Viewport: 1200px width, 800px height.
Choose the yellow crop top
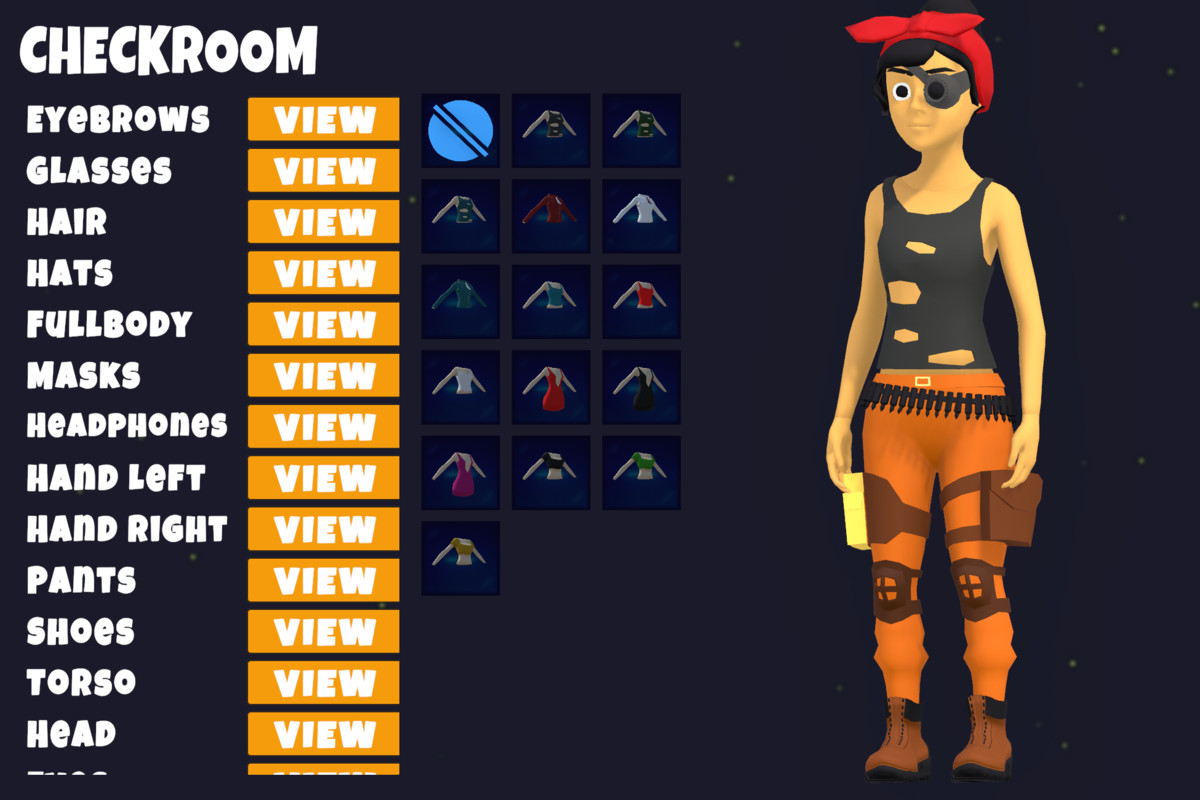[x=460, y=558]
